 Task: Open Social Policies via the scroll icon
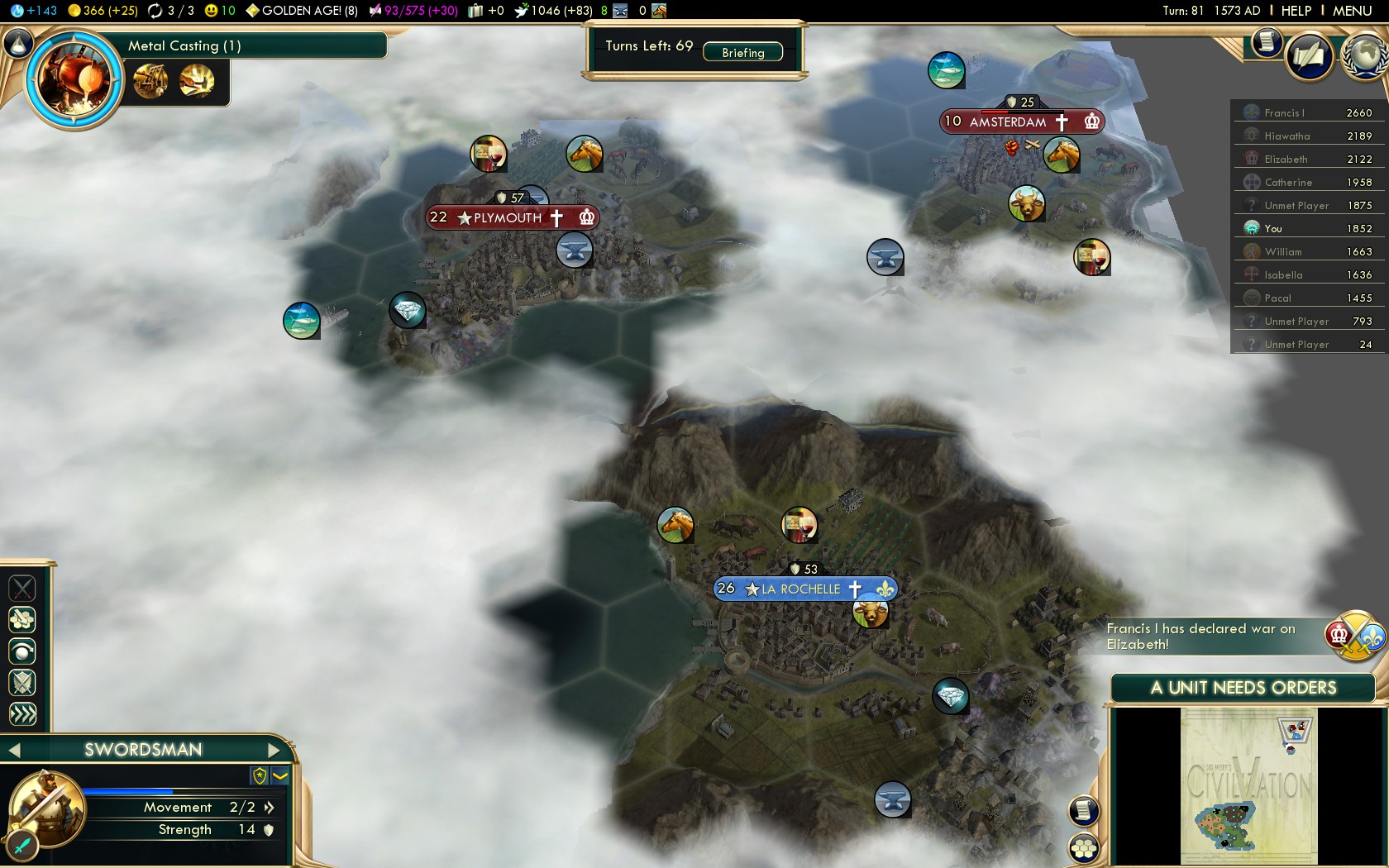pos(1266,43)
